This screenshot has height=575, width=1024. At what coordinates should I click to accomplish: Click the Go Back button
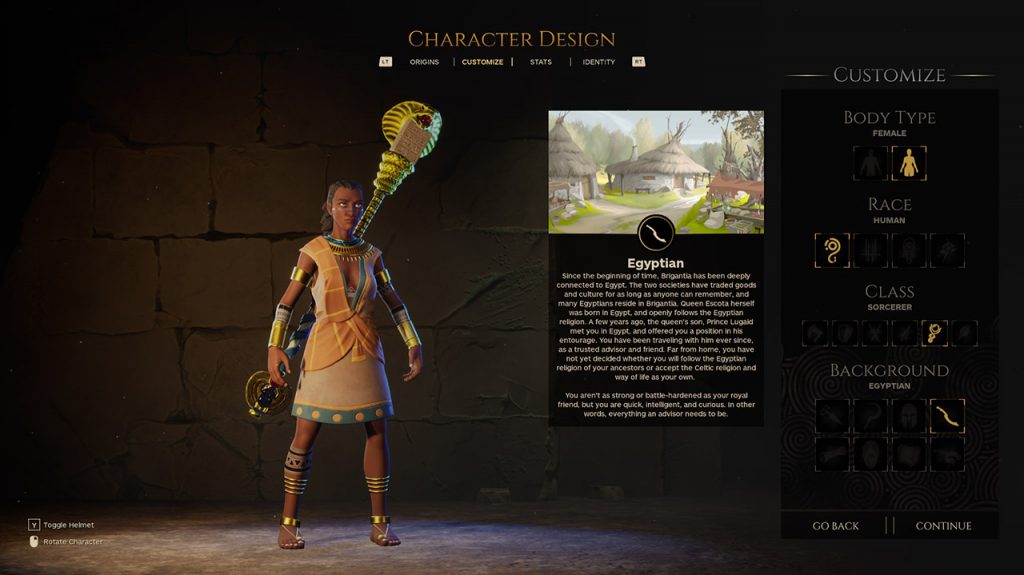[835, 526]
